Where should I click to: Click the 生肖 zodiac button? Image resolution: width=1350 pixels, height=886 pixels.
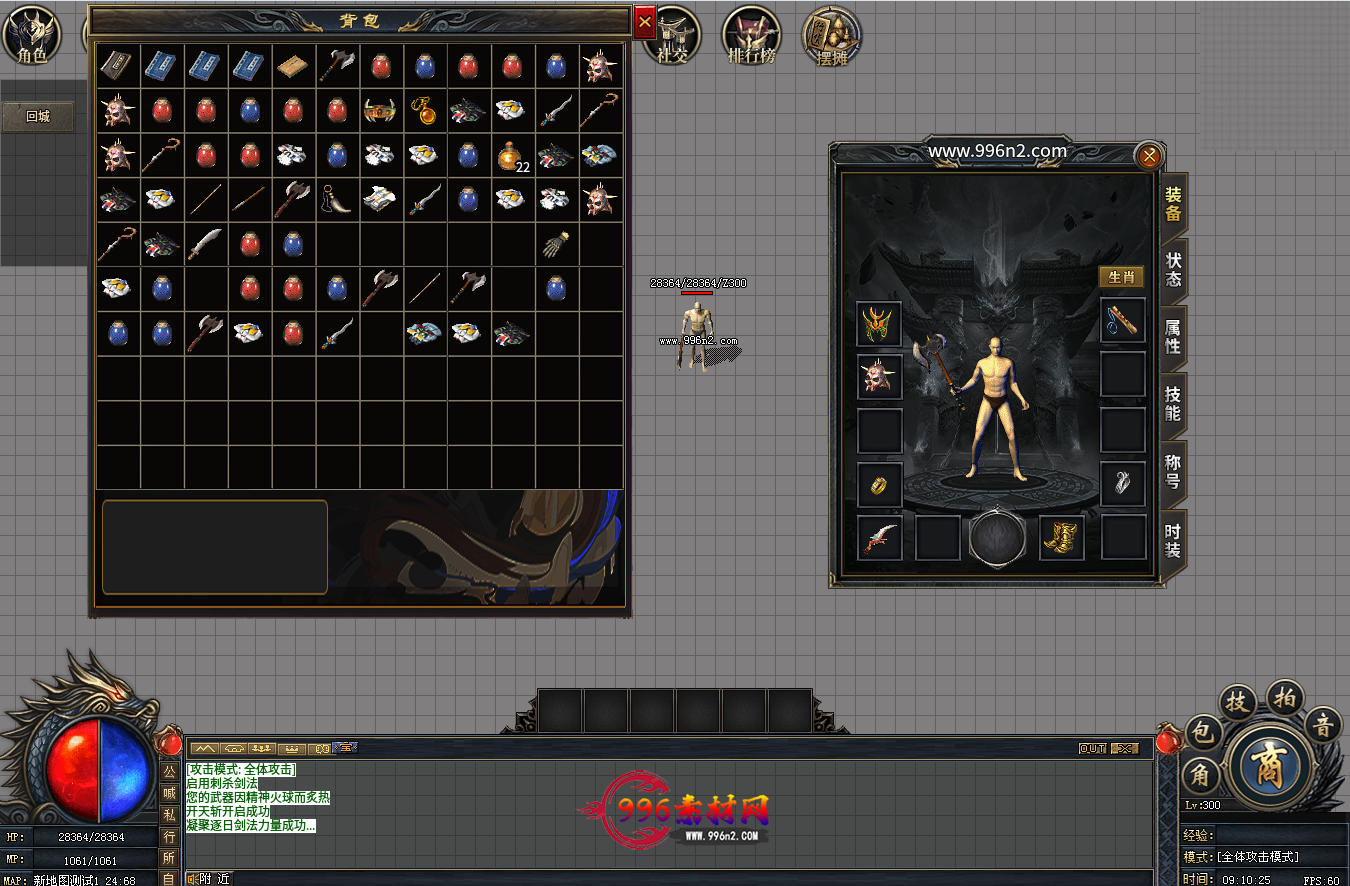(x=1122, y=277)
